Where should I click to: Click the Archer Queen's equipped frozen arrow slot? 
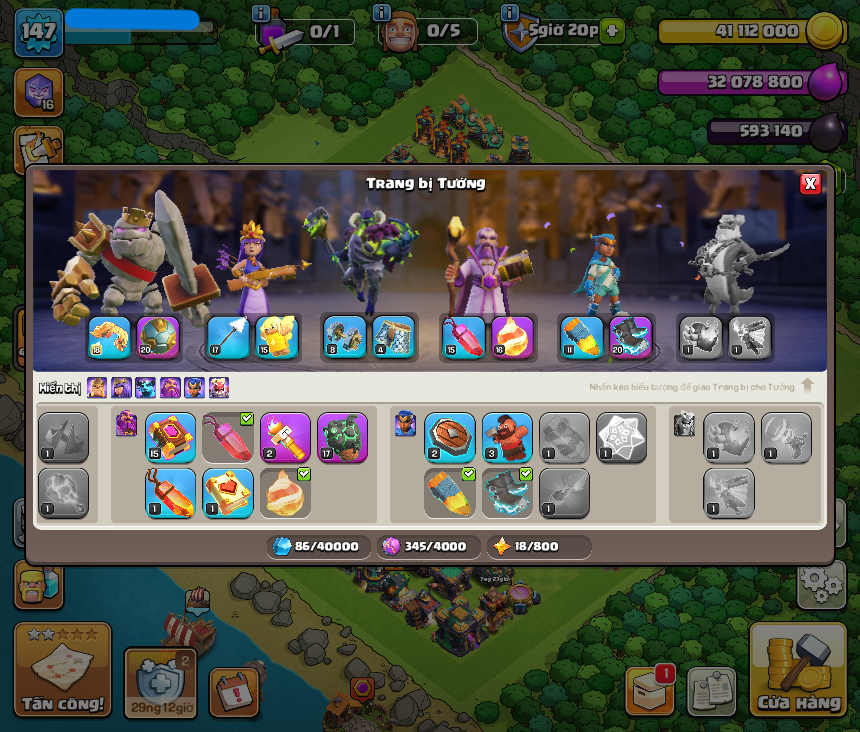(x=228, y=338)
